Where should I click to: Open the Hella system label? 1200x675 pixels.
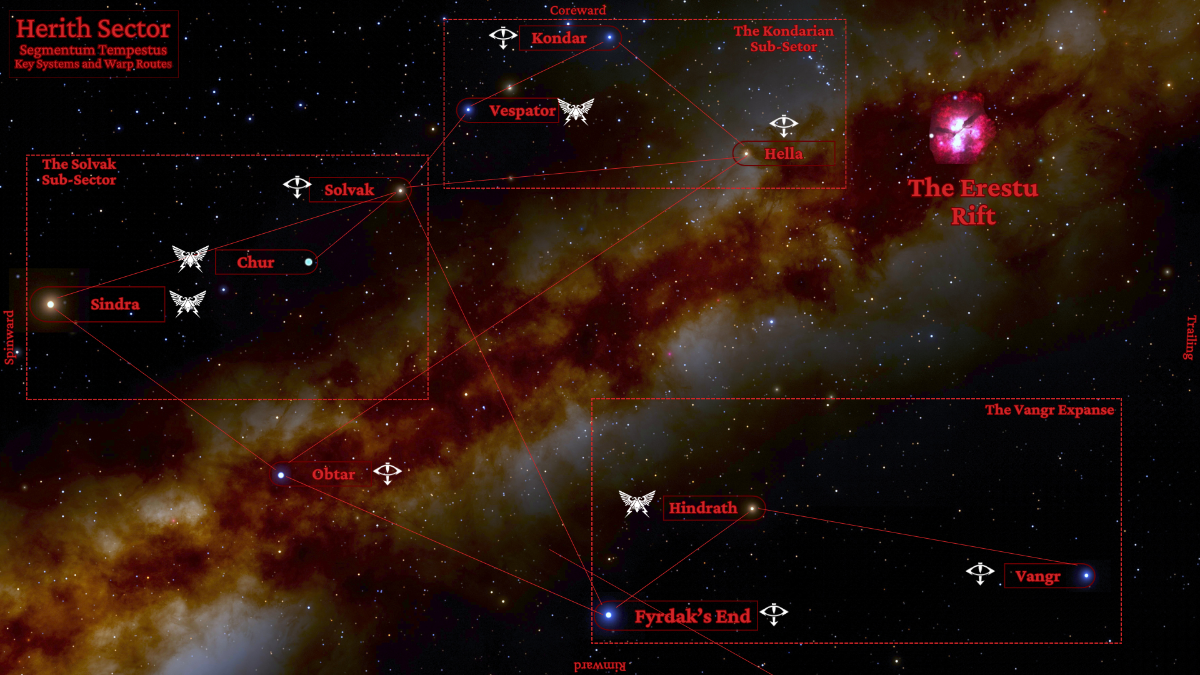(783, 154)
